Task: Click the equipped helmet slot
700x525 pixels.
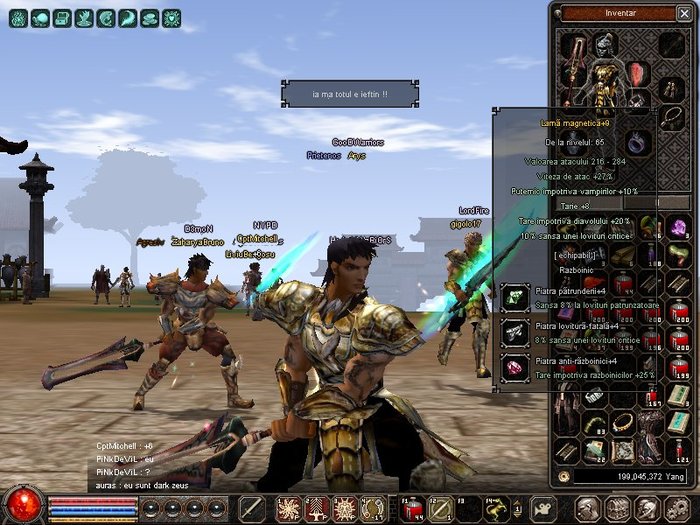Action: pos(603,44)
